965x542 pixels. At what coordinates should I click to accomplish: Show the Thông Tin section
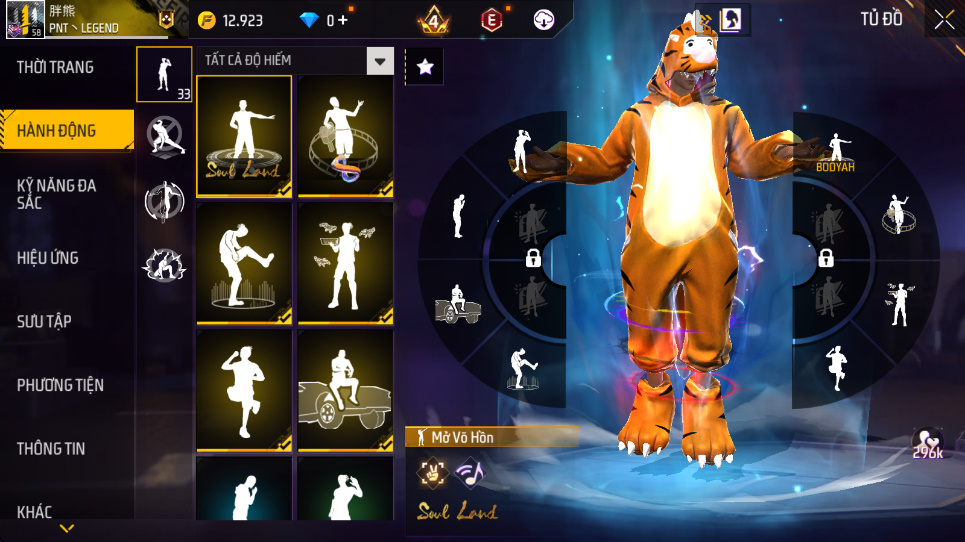point(51,449)
